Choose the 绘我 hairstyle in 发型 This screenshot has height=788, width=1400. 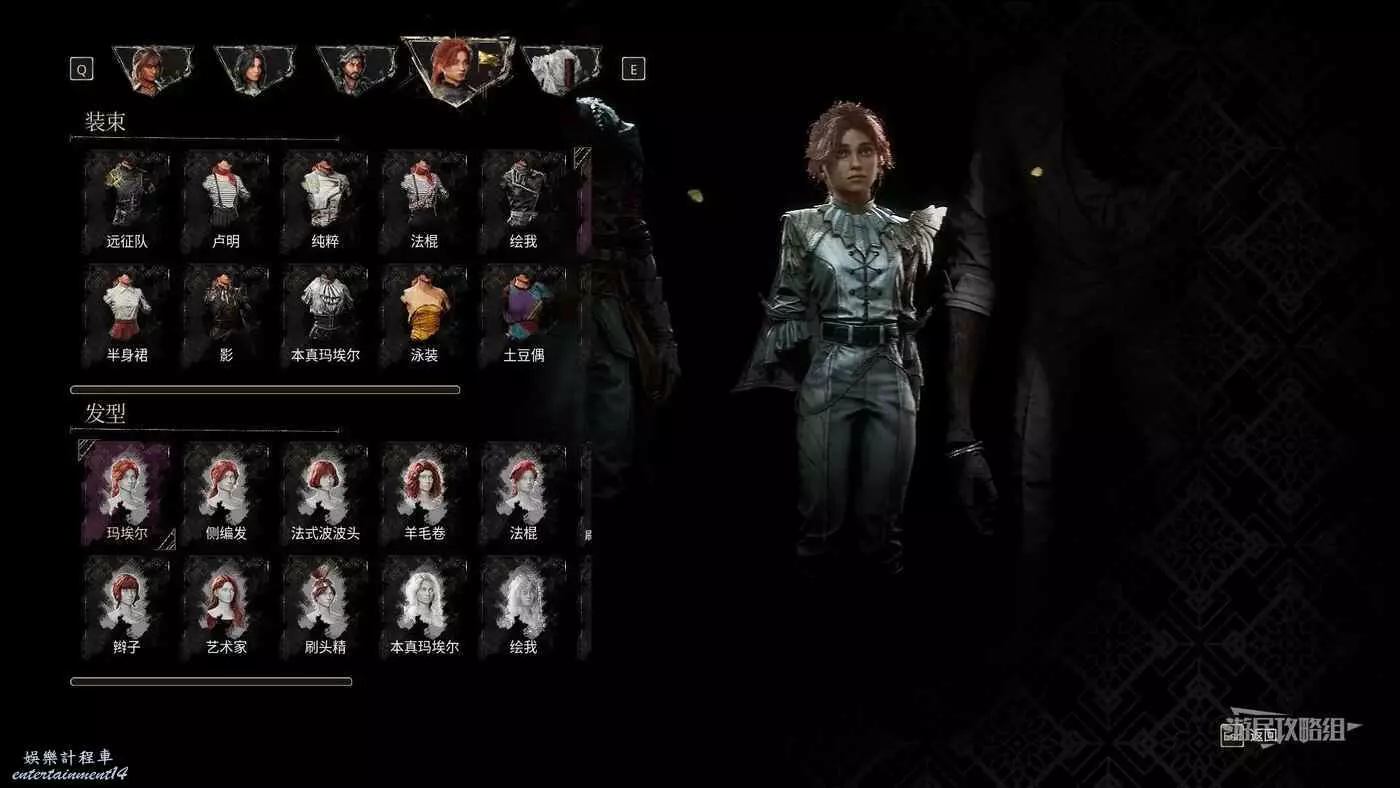[x=523, y=607]
